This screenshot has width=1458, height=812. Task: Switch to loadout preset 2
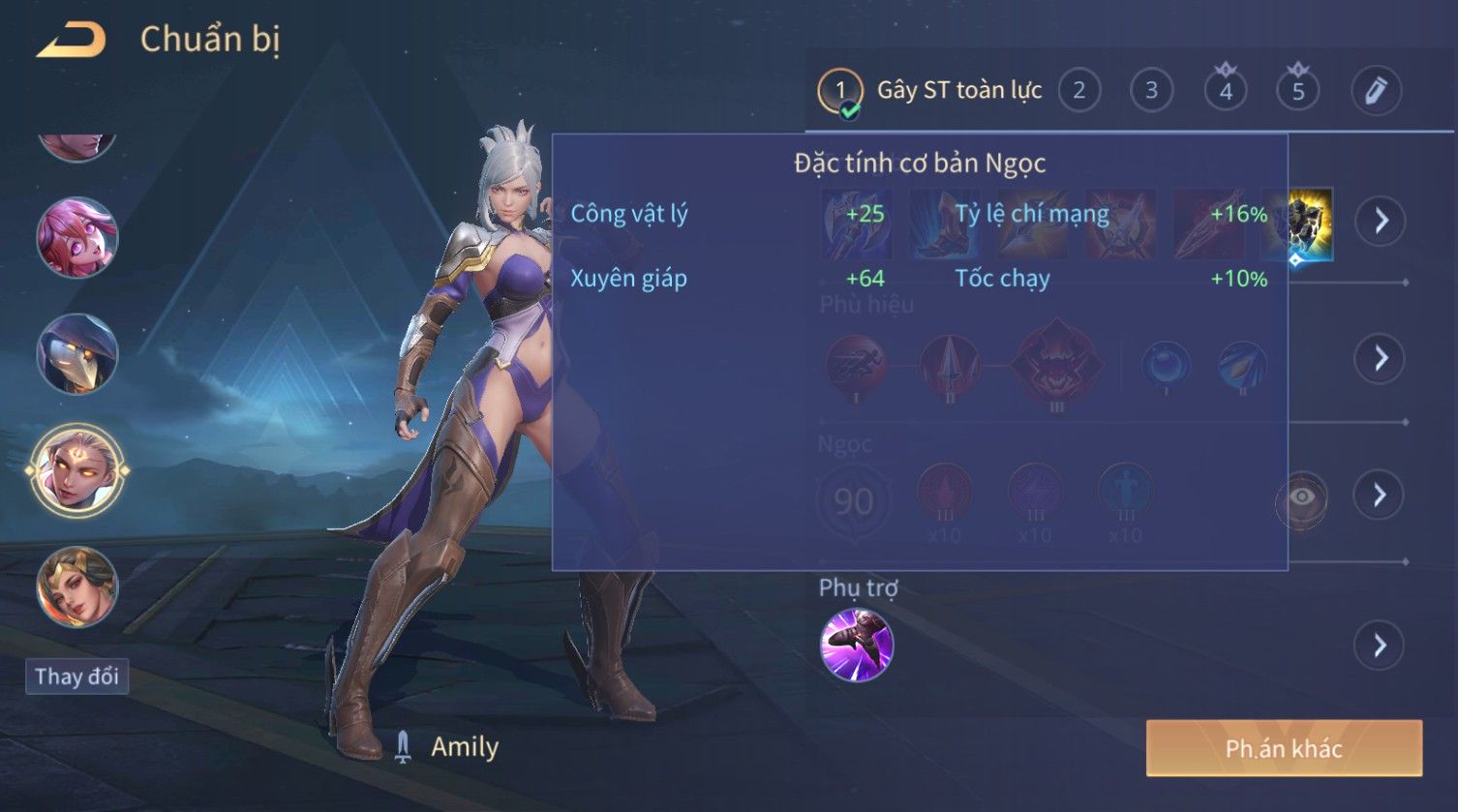tap(1078, 91)
